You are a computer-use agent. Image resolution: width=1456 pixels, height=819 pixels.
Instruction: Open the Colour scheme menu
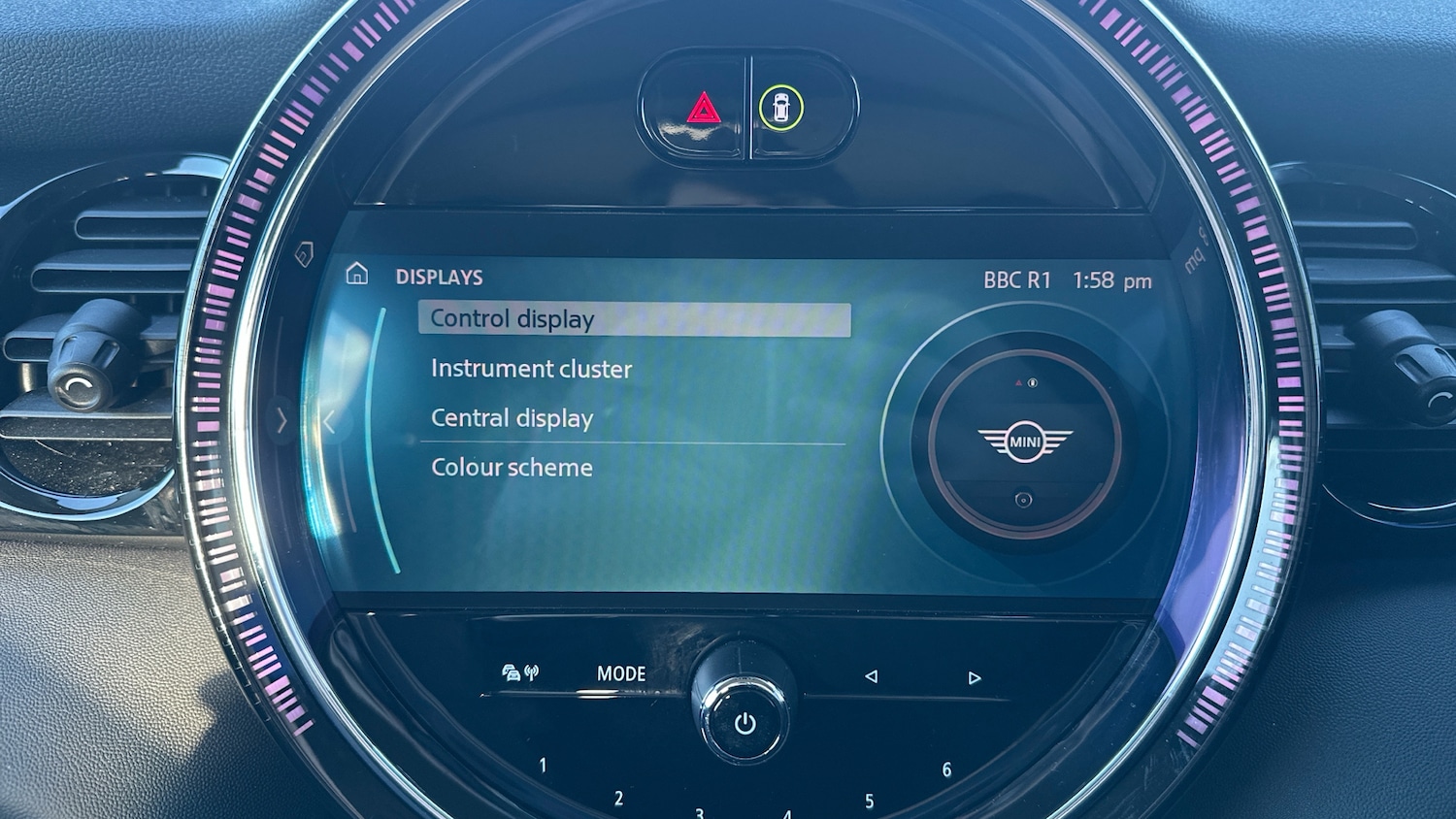(512, 468)
